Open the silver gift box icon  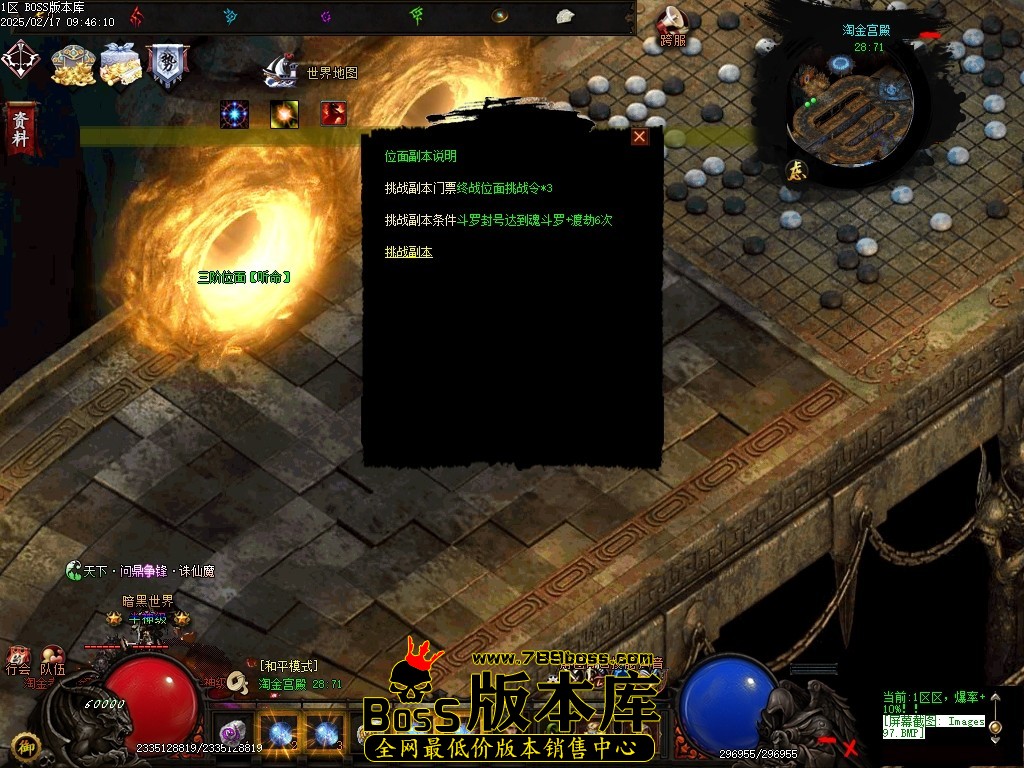point(119,64)
